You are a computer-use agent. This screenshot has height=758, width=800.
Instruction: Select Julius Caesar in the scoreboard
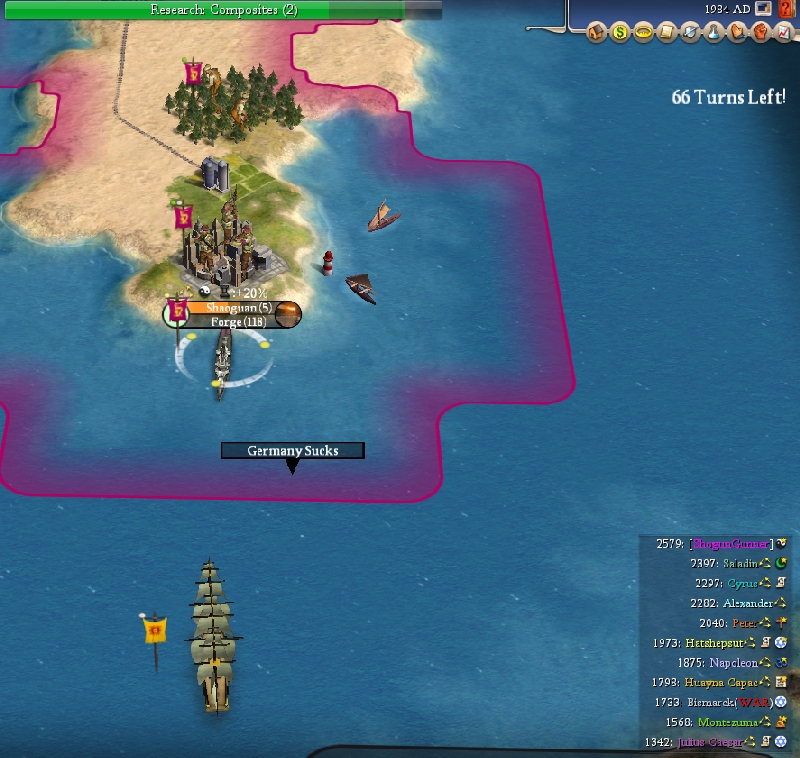click(x=711, y=742)
